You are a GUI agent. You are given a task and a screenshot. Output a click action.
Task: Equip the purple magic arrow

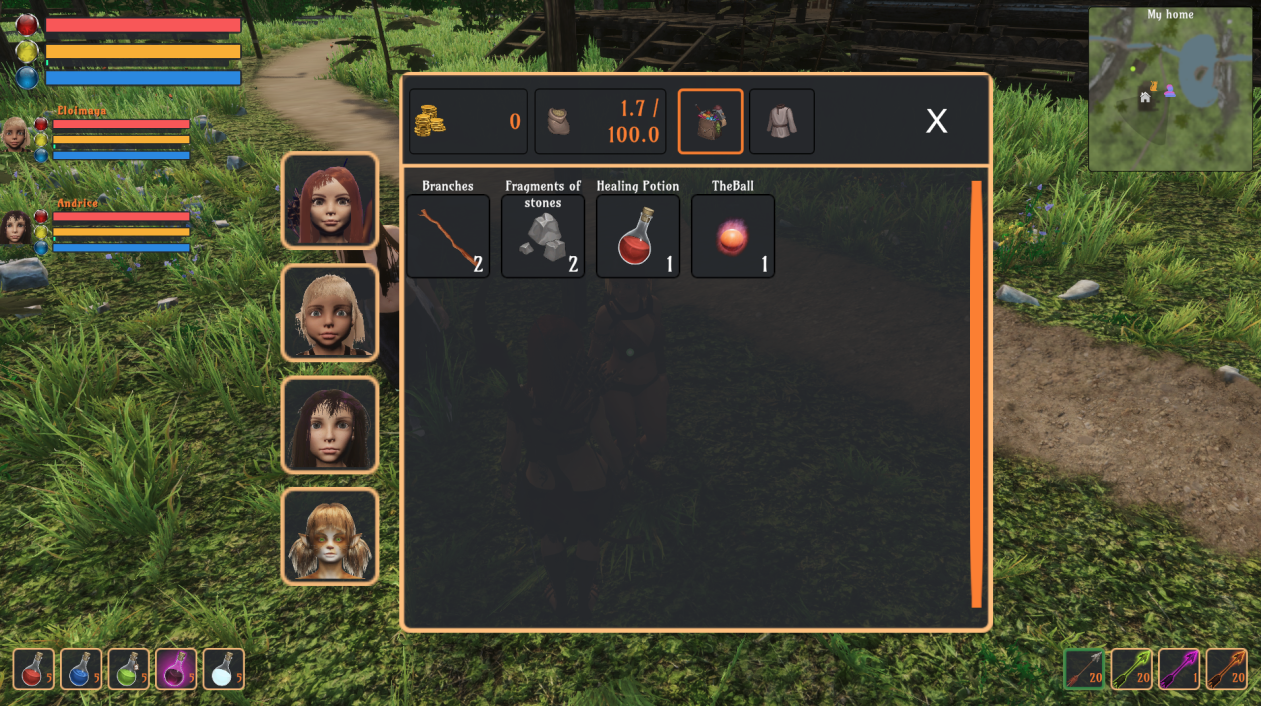1179,669
